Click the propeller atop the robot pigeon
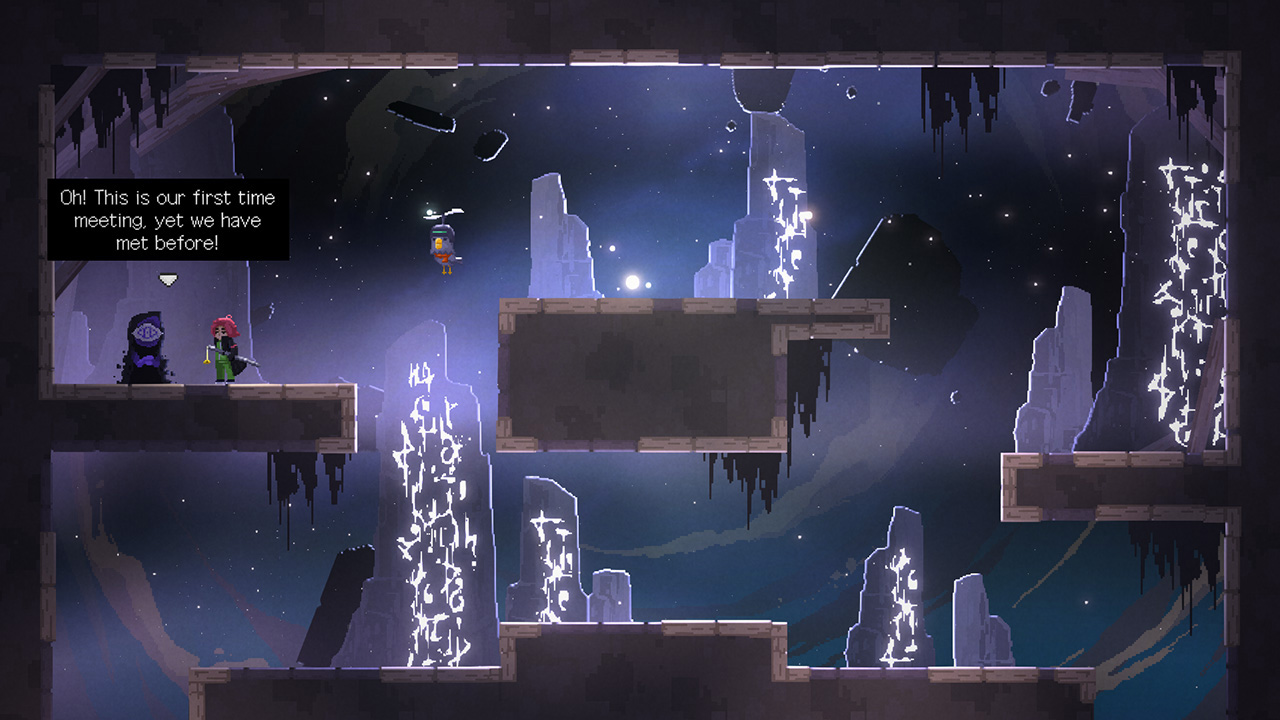Screen dimensions: 1280x720 tap(452, 213)
